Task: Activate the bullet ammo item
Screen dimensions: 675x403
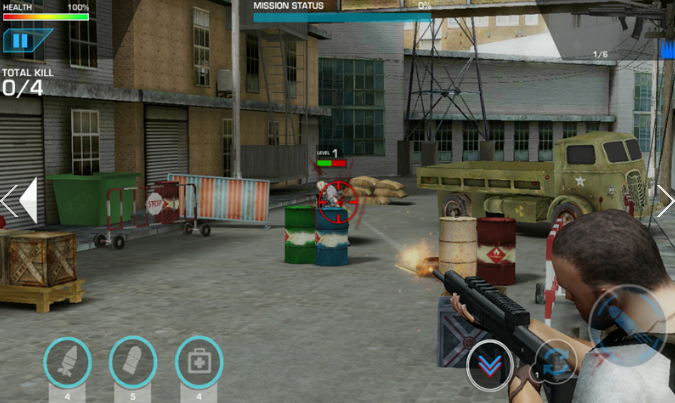Action: [133, 361]
